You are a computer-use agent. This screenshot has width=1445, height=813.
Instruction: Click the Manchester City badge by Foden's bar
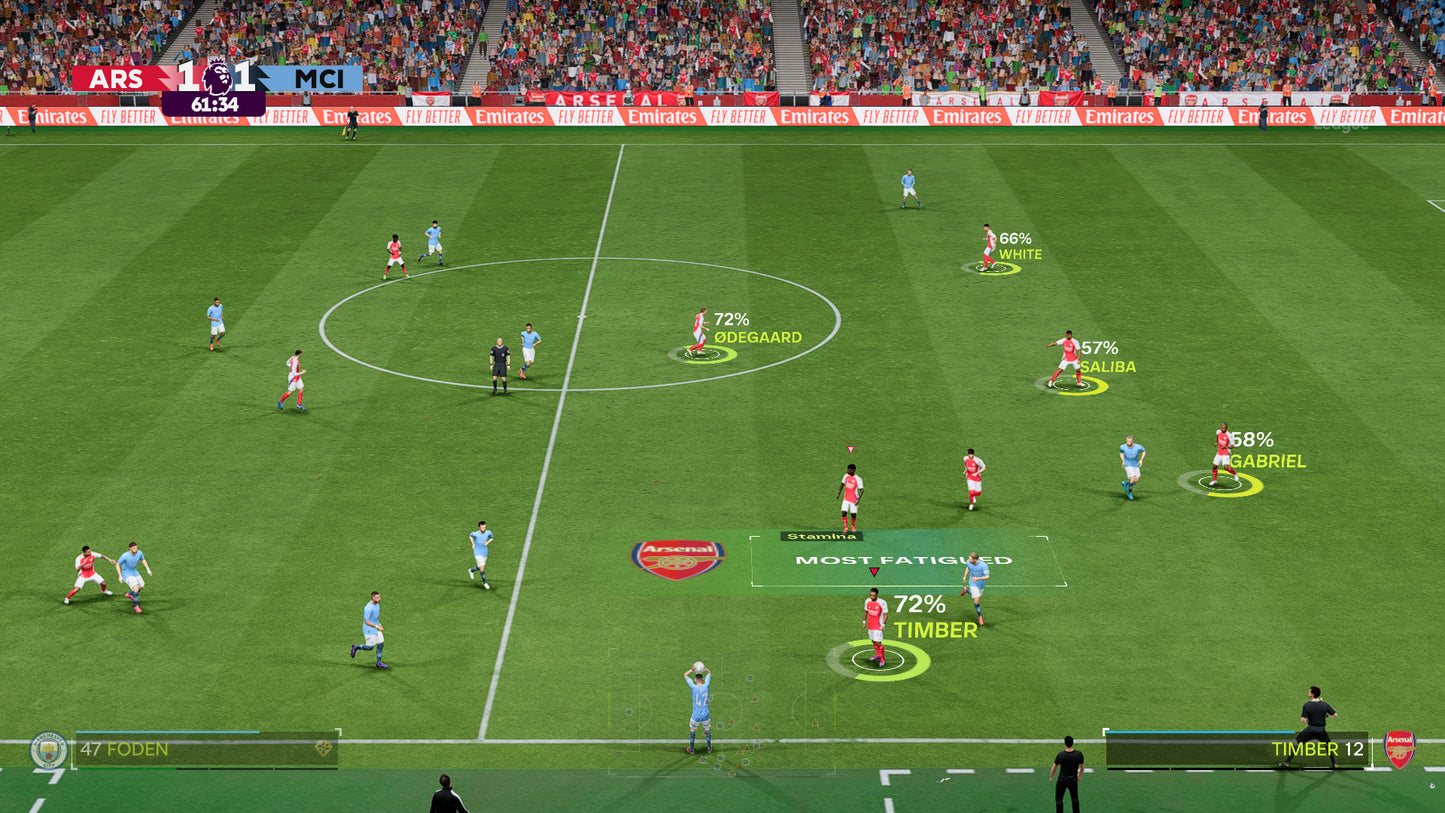tap(47, 748)
